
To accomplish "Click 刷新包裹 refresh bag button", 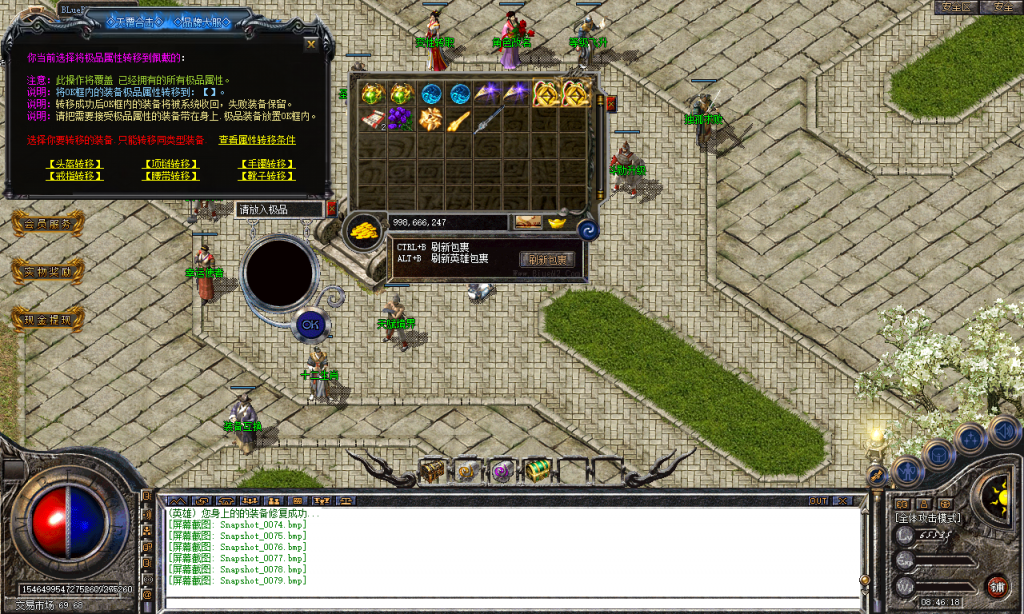I will point(546,260).
